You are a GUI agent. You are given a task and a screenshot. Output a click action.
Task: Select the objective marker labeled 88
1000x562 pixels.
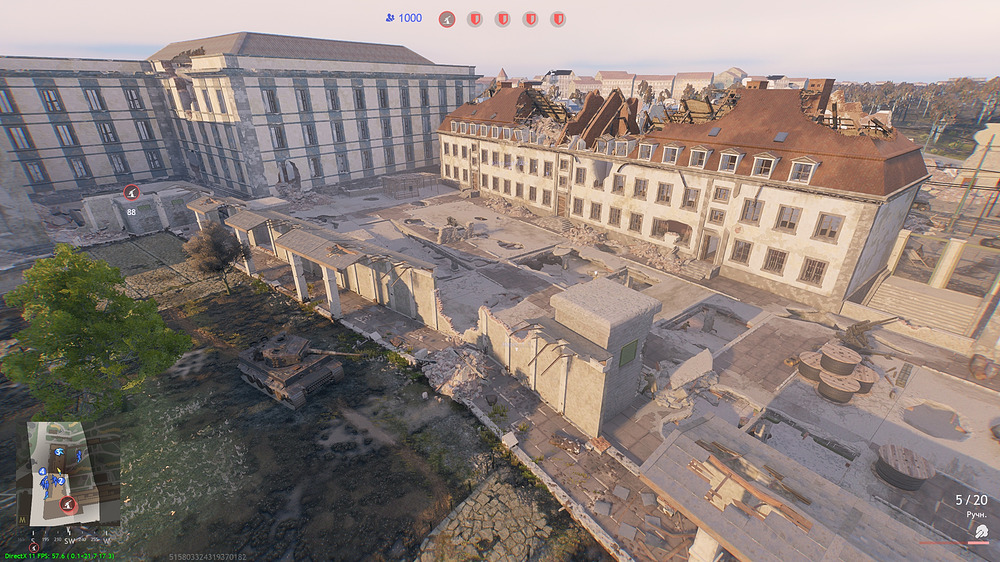(131, 192)
